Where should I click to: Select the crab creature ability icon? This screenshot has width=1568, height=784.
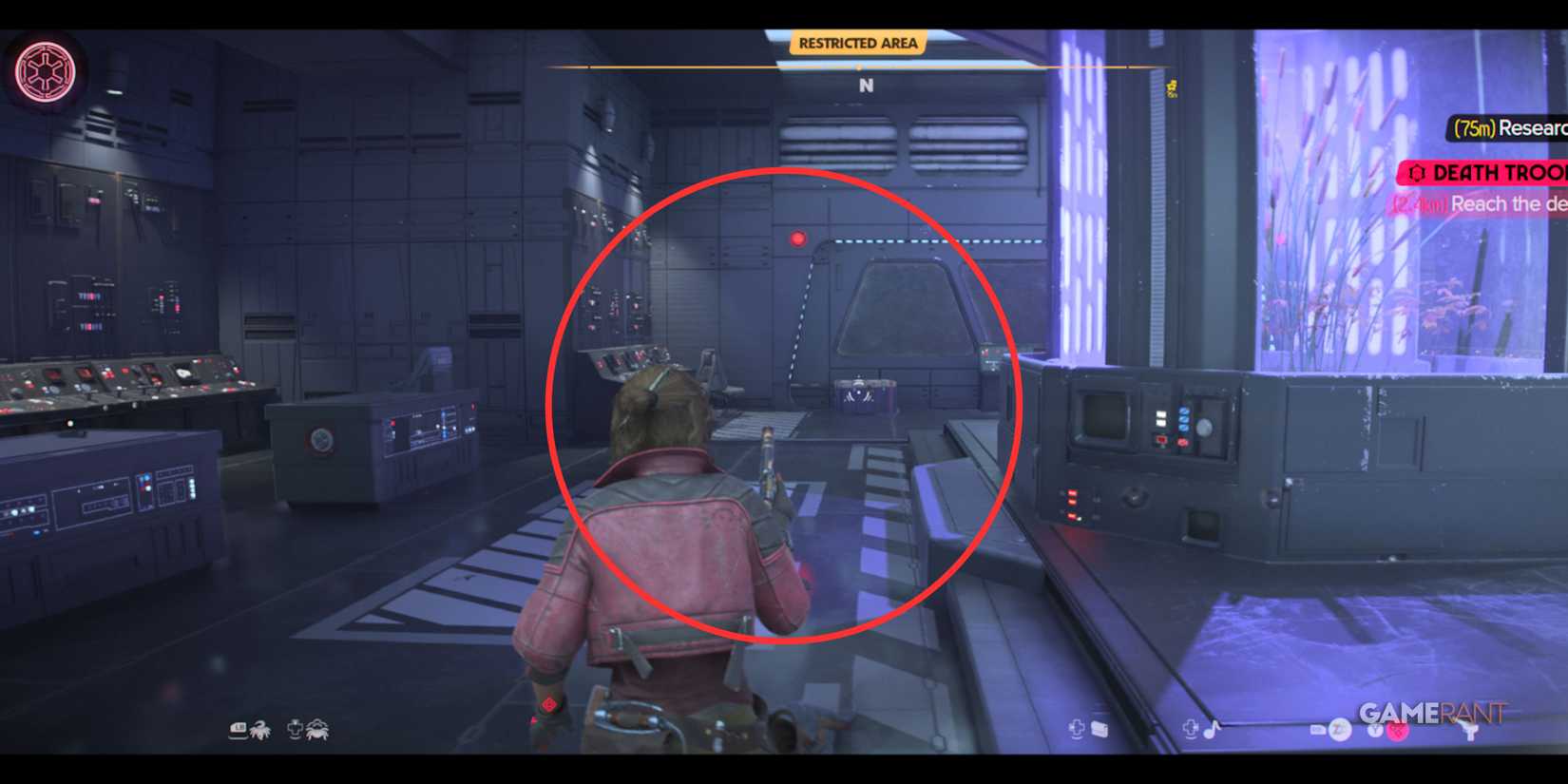pyautogui.click(x=316, y=731)
